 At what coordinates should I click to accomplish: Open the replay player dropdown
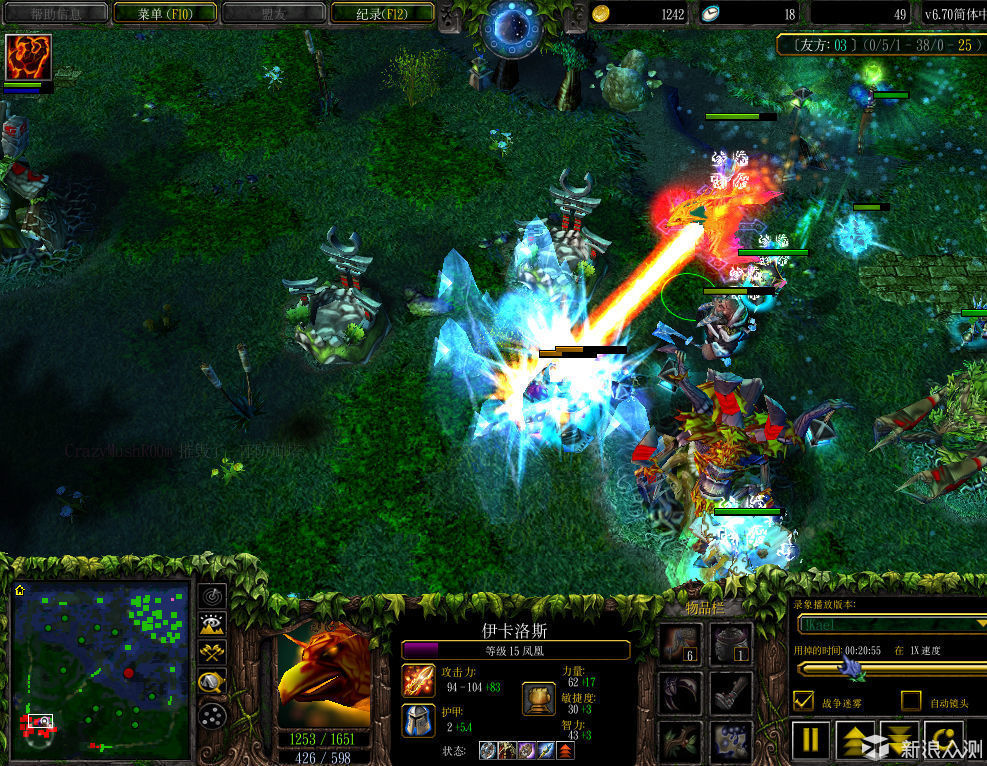[x=890, y=623]
